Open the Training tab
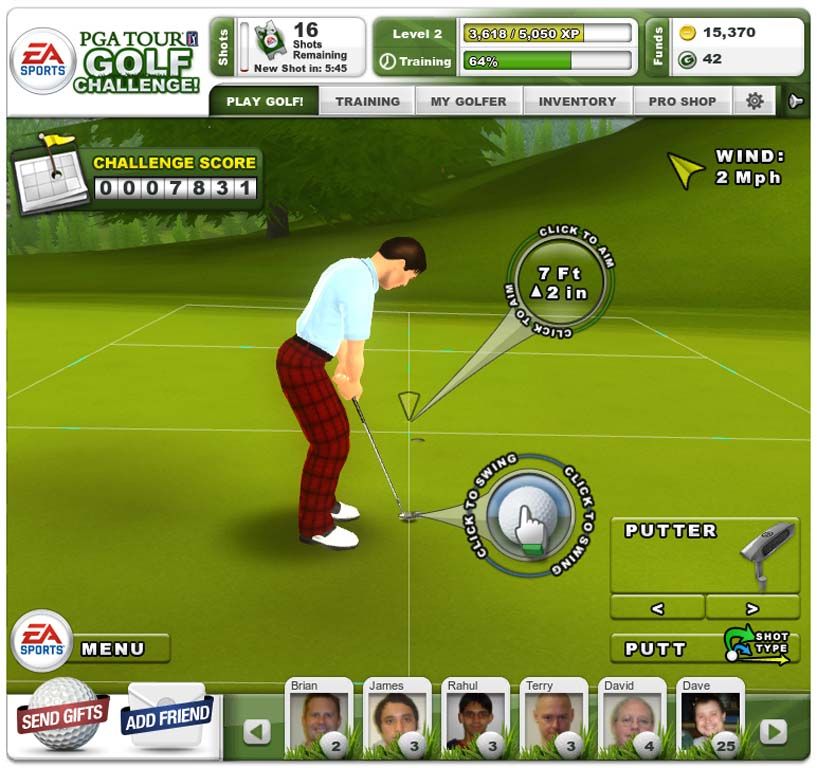The image size is (817, 768). click(367, 101)
